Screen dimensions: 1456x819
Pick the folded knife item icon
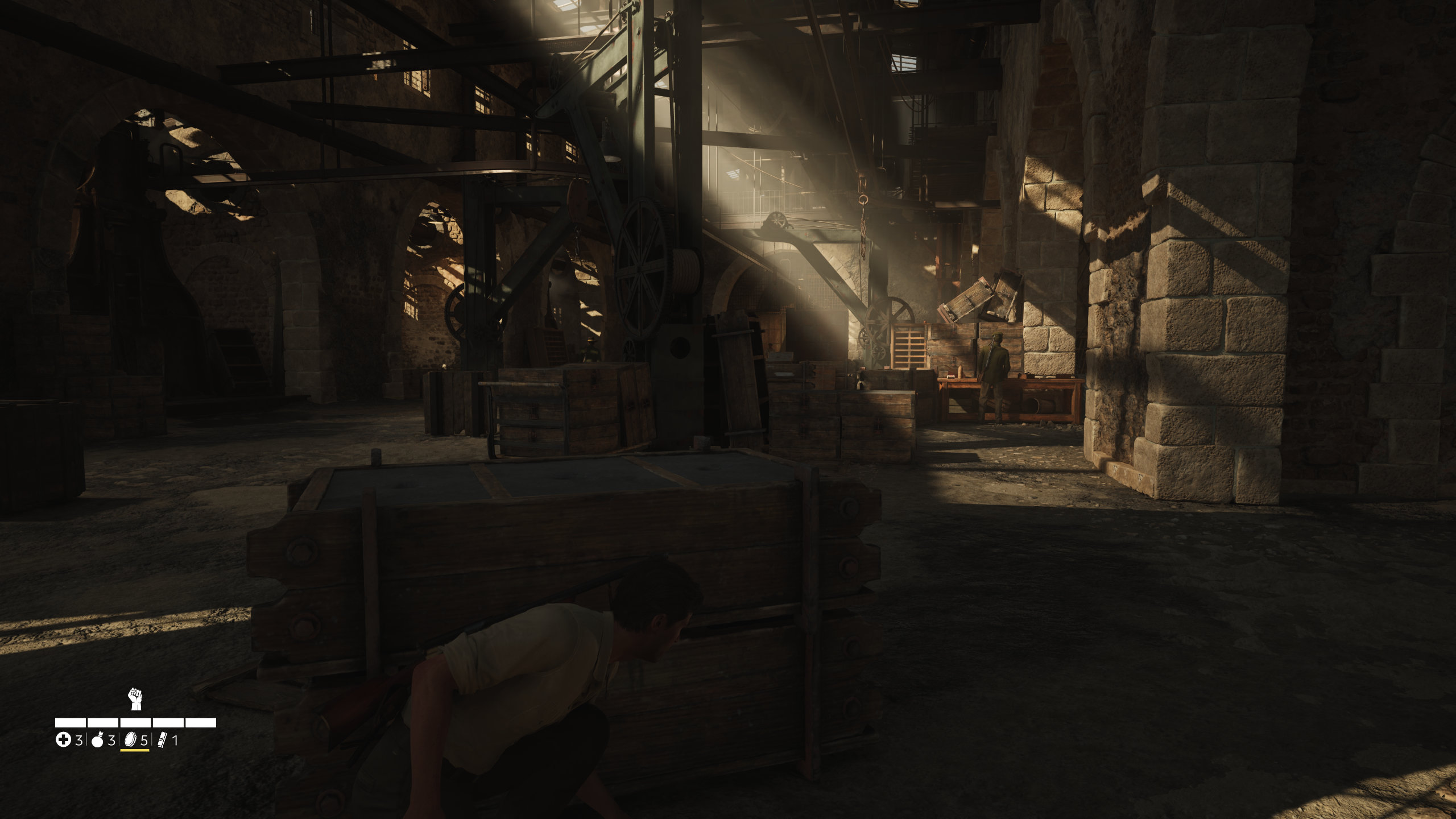coord(162,740)
